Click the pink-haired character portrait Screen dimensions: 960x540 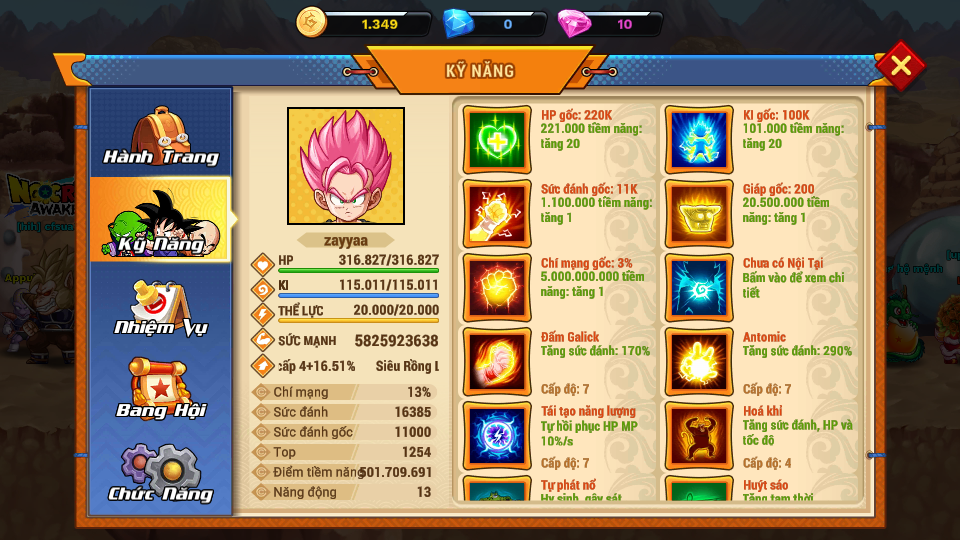(346, 166)
